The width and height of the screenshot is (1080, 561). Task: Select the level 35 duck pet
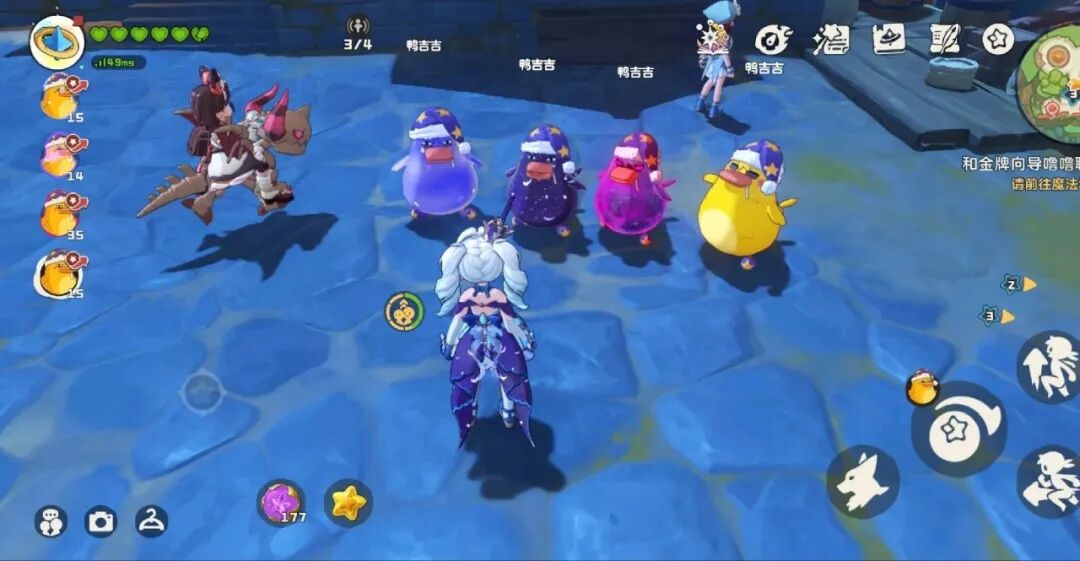(x=60, y=214)
